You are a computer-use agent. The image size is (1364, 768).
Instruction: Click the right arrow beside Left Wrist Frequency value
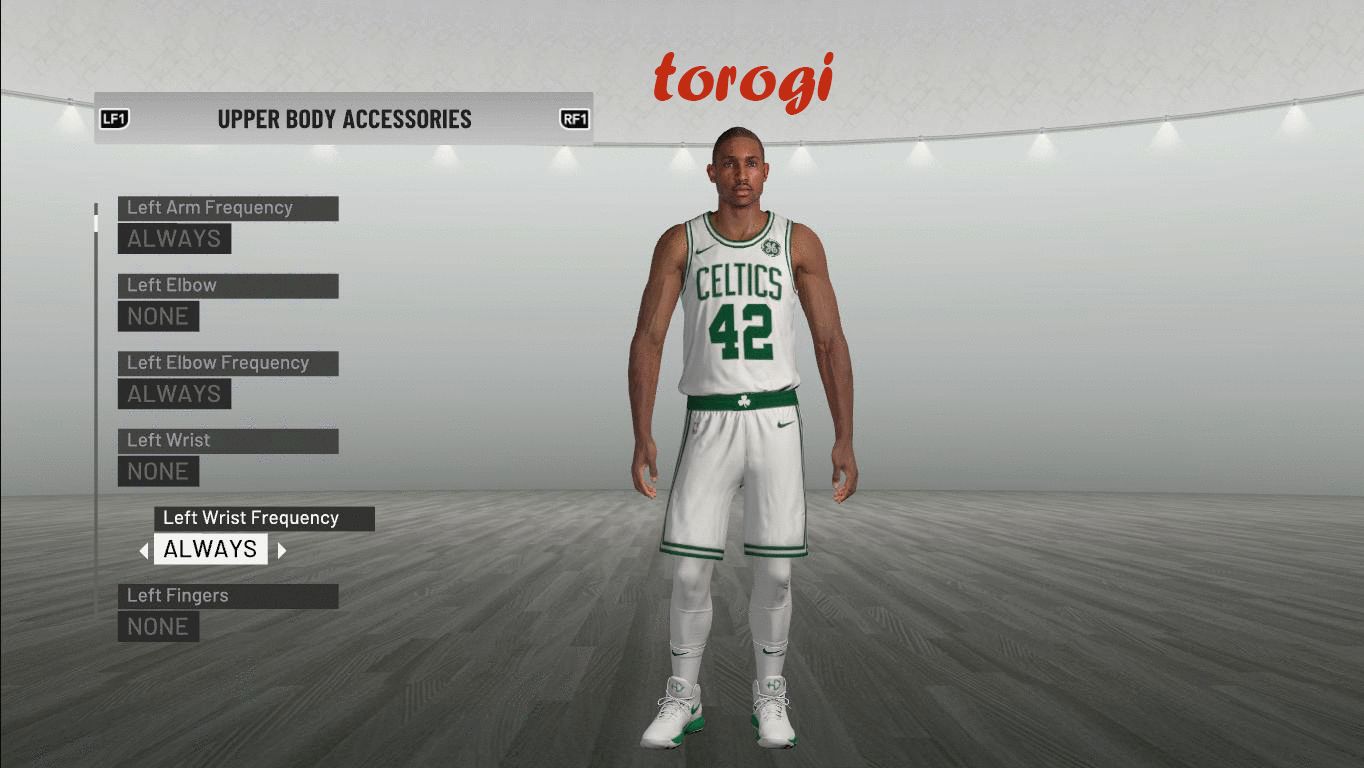tap(282, 550)
